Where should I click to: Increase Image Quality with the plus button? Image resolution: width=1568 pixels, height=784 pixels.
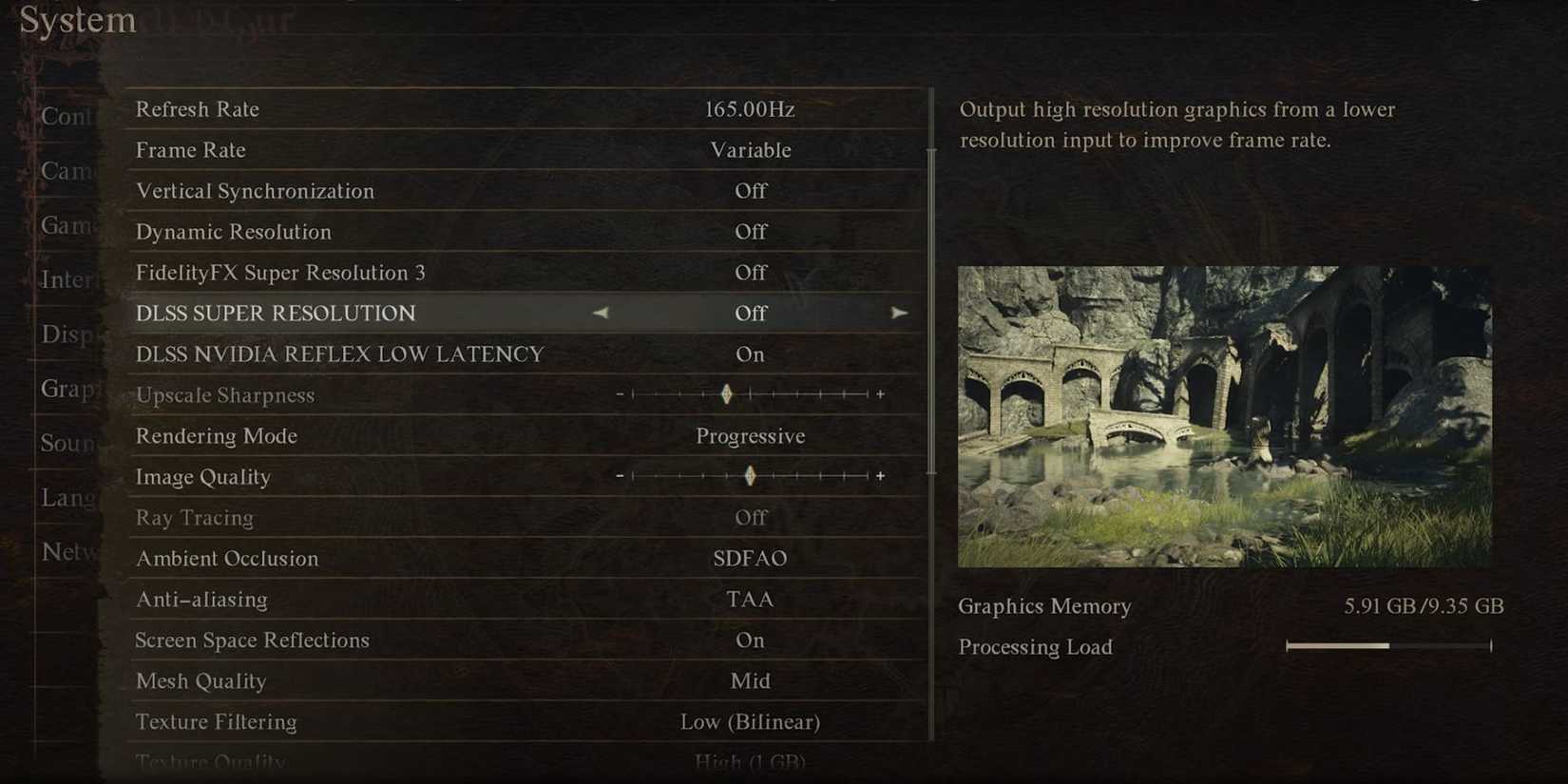coord(881,476)
